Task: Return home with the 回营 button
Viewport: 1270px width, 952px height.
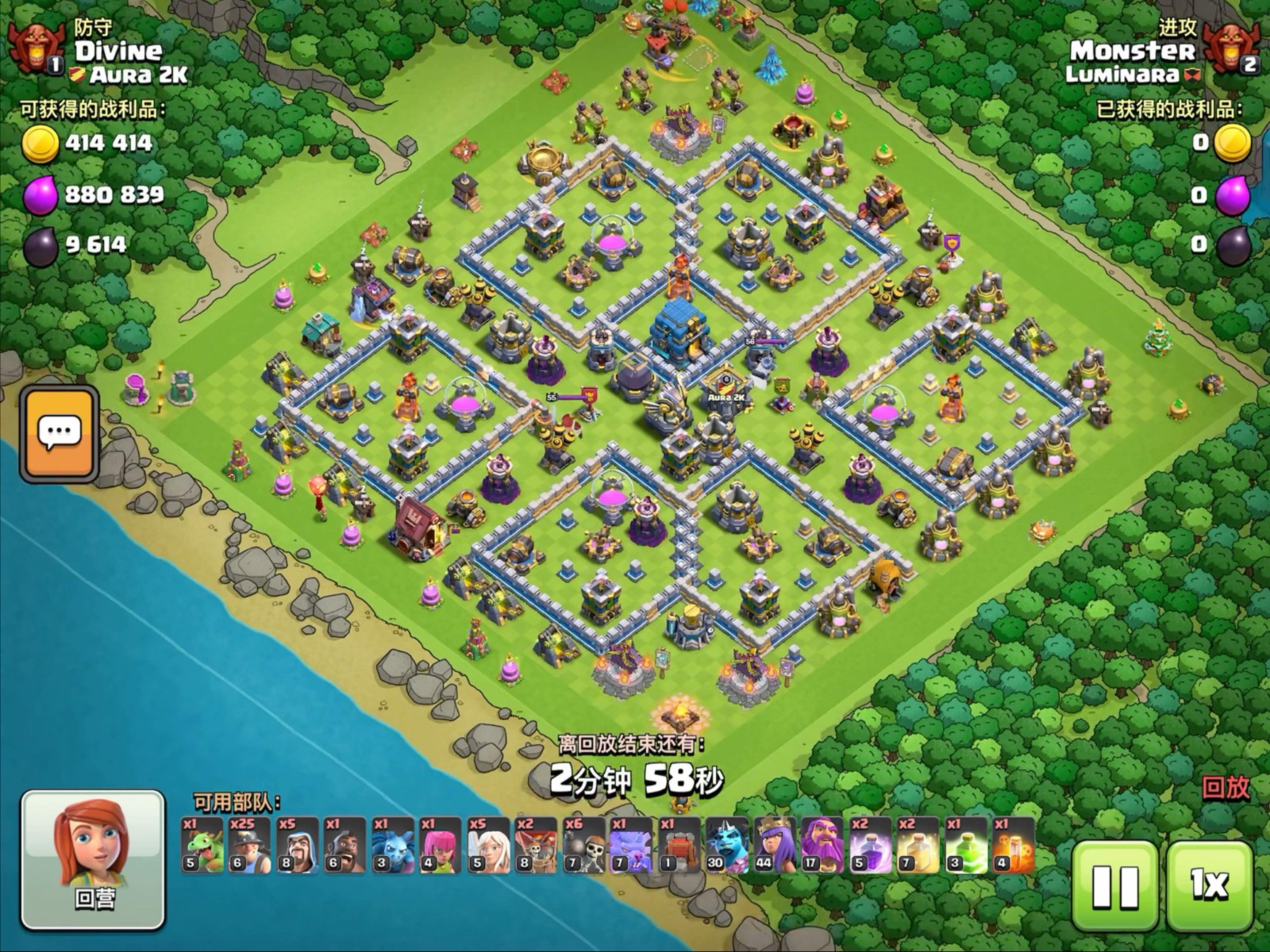Action: (x=93, y=859)
